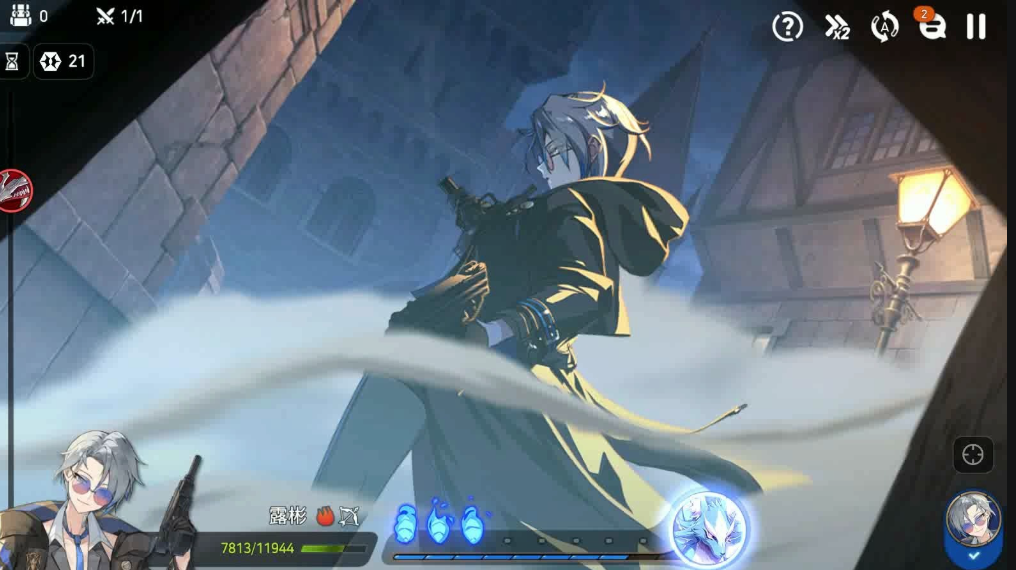
Task: Pause the battle
Action: pyautogui.click(x=976, y=27)
